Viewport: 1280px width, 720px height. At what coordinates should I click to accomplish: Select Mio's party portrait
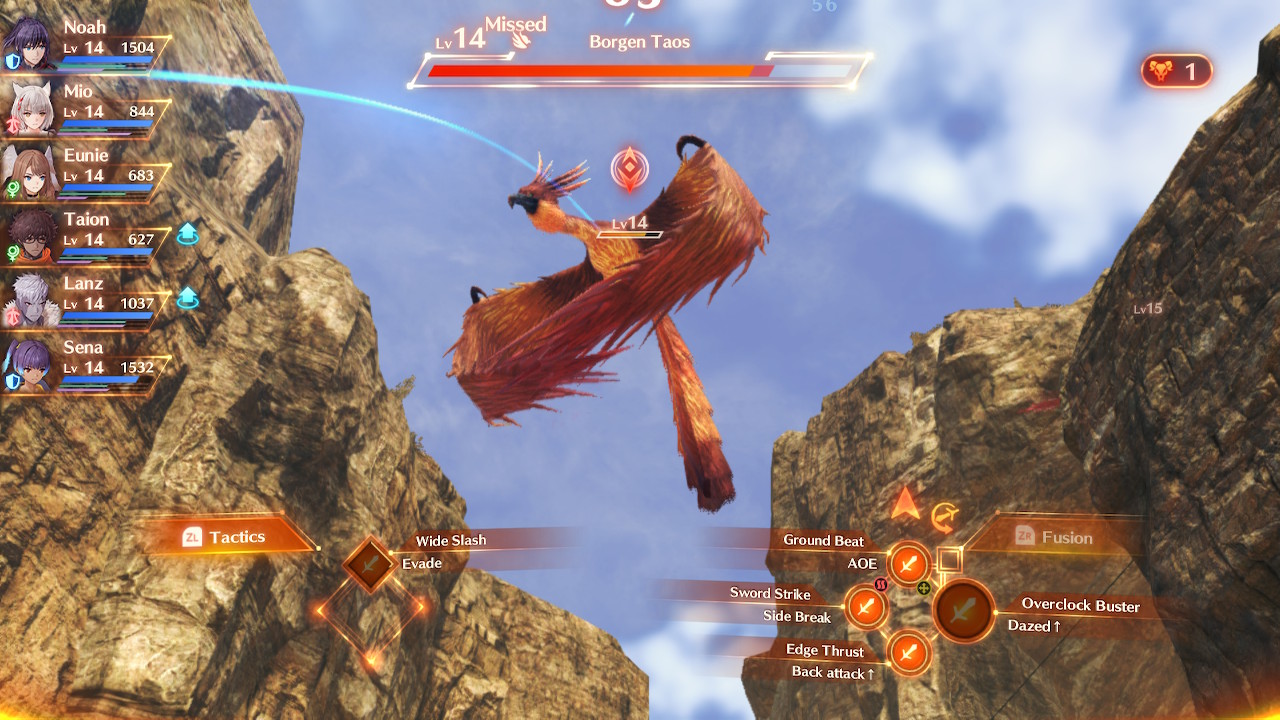pyautogui.click(x=28, y=107)
